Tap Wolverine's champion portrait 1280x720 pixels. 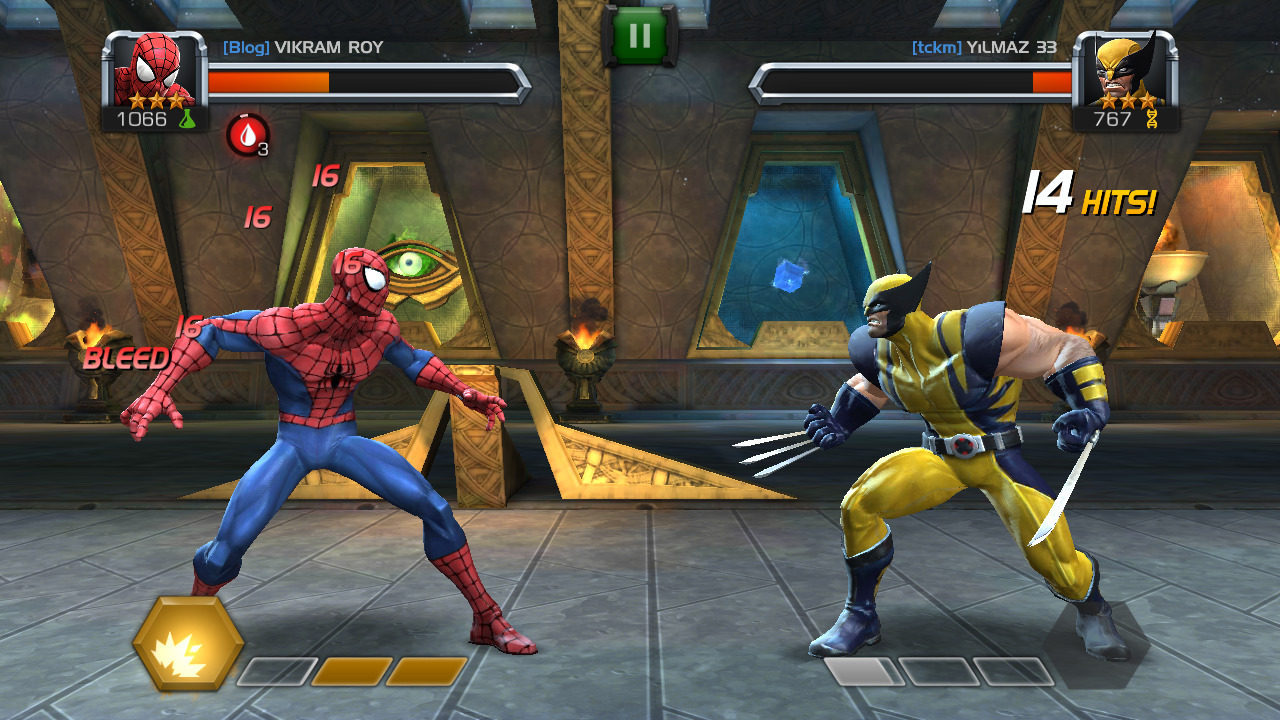(x=1125, y=72)
